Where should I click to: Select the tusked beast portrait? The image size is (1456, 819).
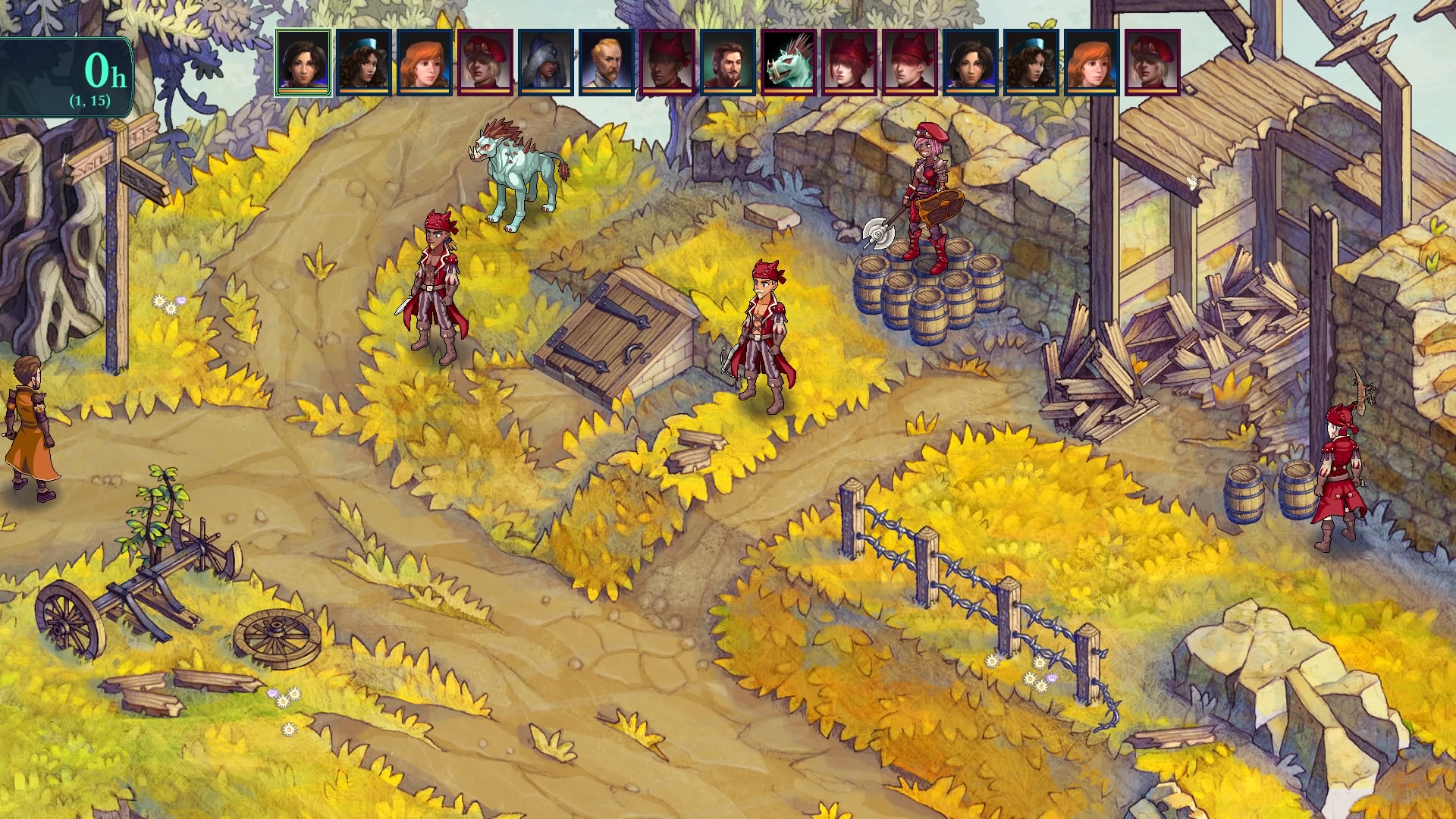click(x=789, y=63)
